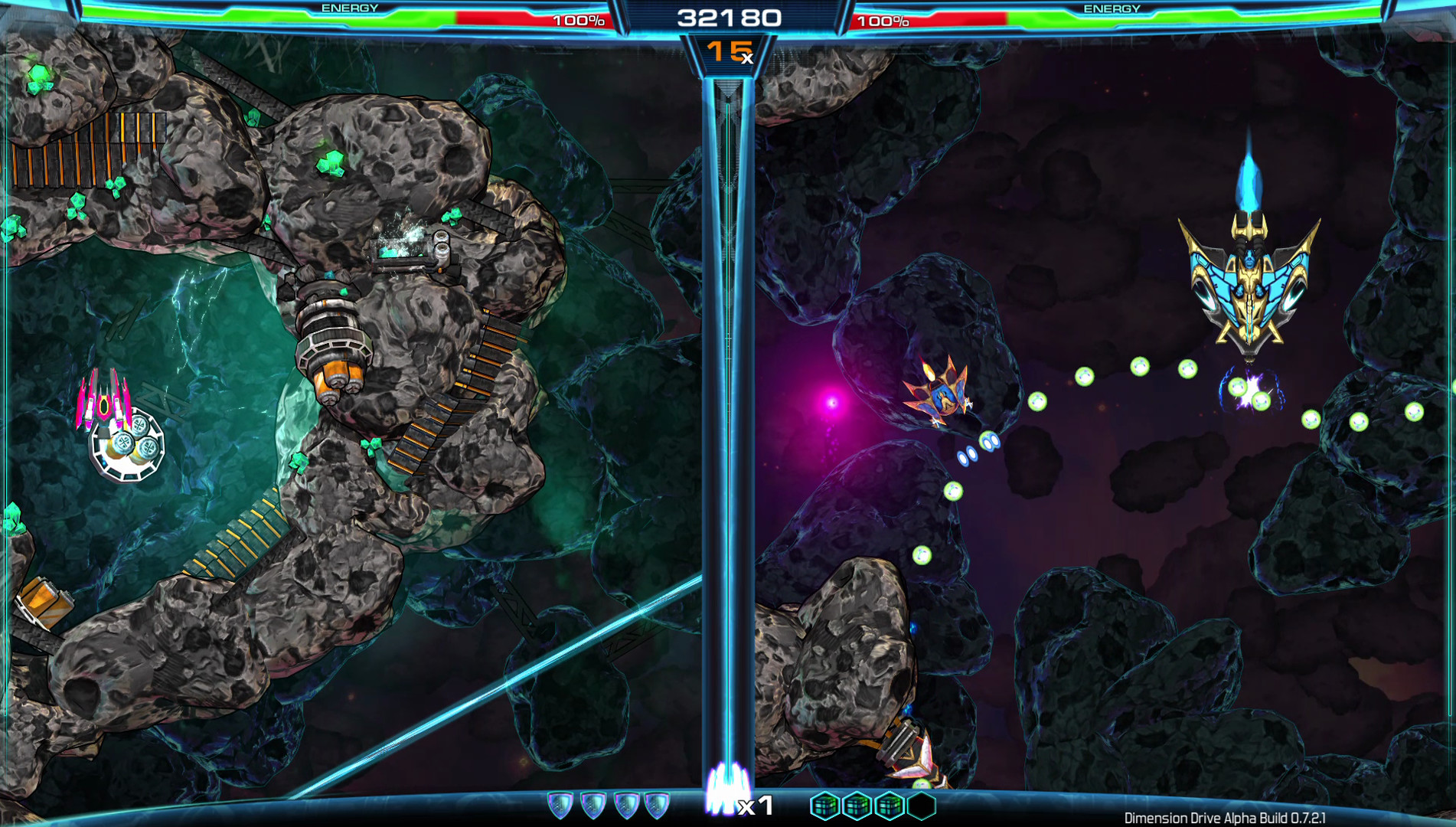Click the fourth shield icon in the shield row
The height and width of the screenshot is (827, 1456).
(657, 805)
